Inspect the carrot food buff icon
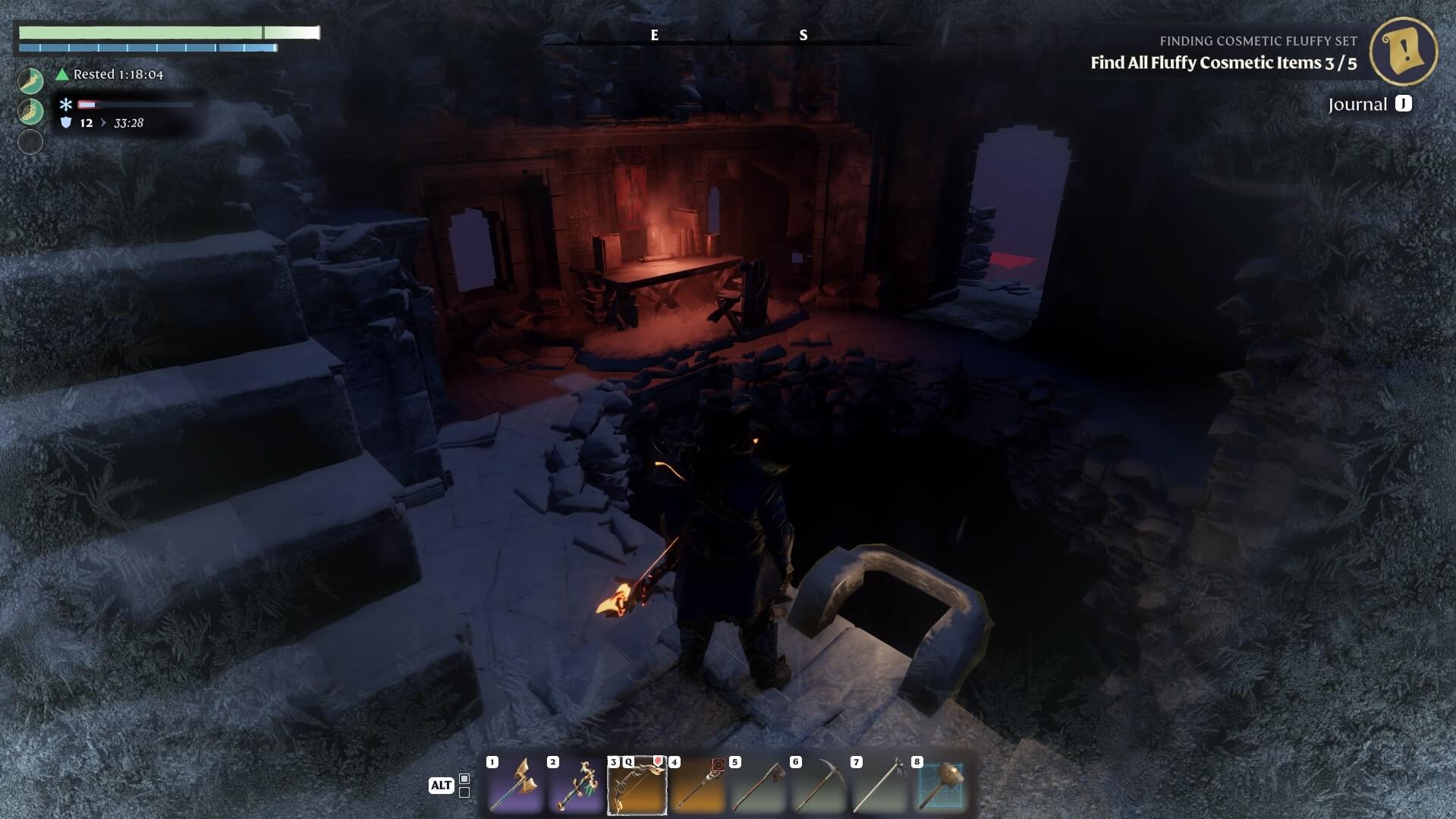 tap(30, 80)
